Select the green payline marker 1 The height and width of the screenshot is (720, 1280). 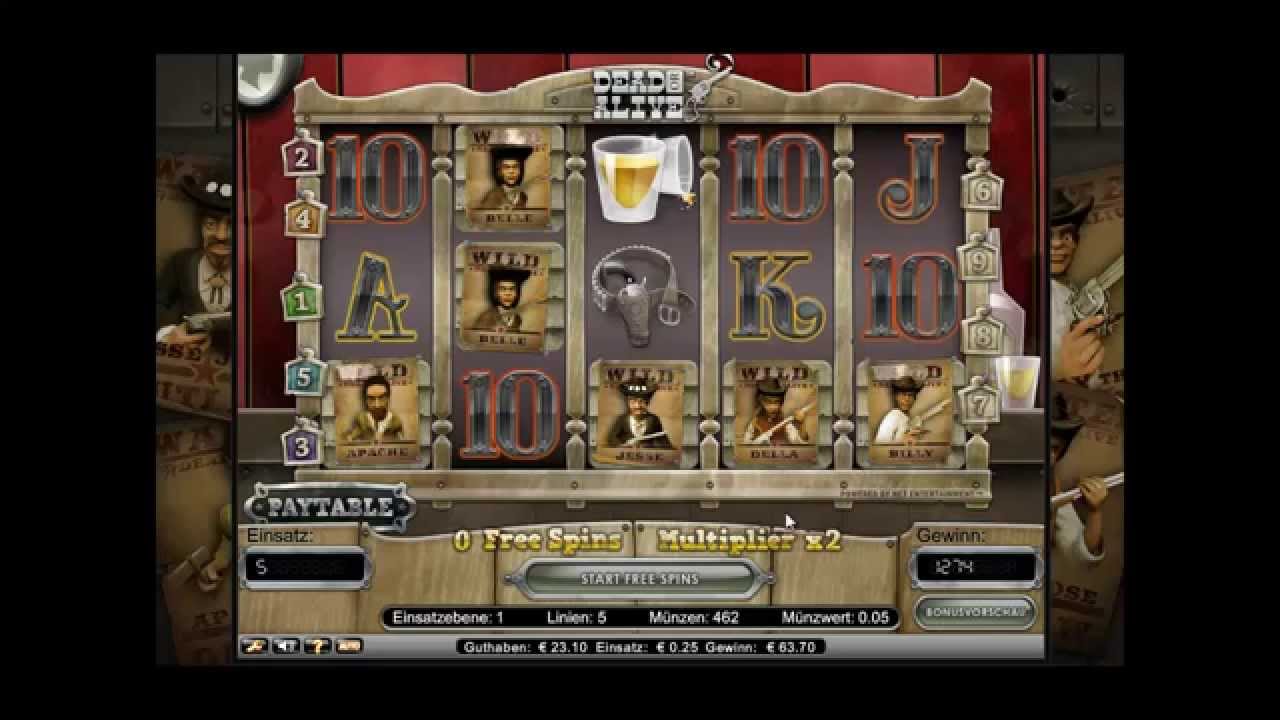pyautogui.click(x=301, y=299)
